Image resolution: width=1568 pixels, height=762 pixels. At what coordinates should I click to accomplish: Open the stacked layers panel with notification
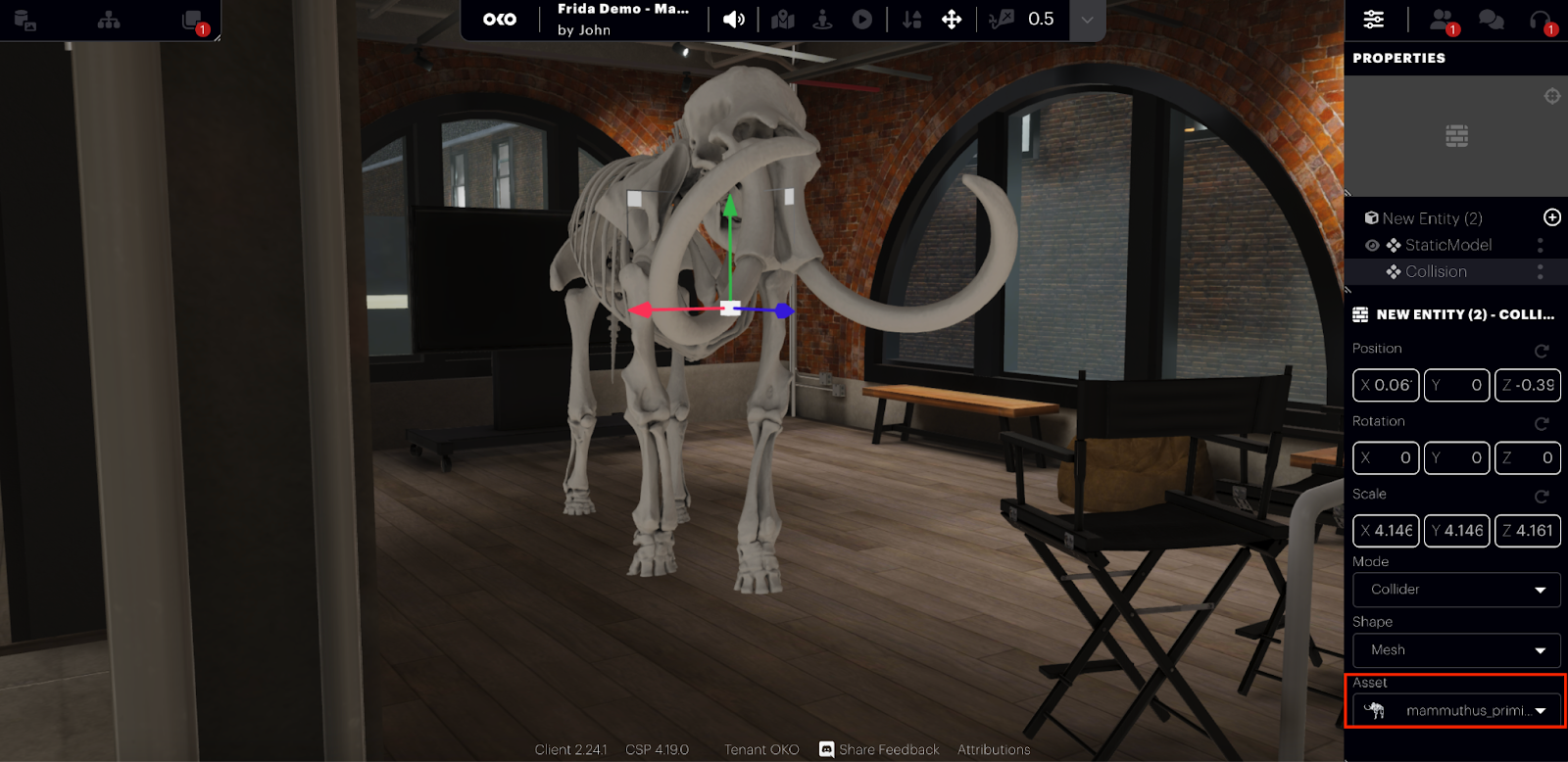point(193,21)
